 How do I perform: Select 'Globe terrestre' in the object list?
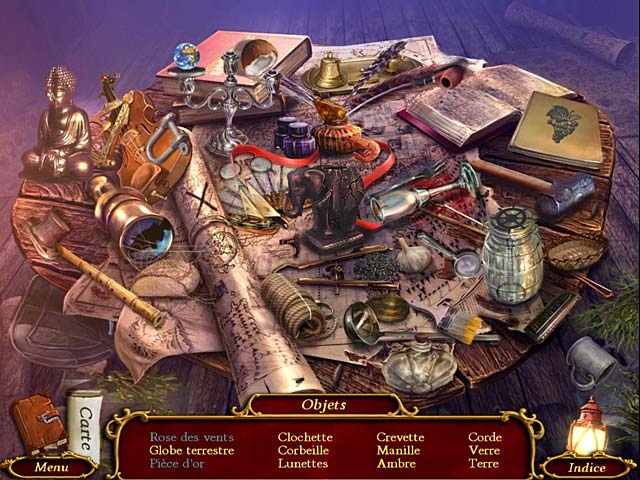pyautogui.click(x=191, y=450)
